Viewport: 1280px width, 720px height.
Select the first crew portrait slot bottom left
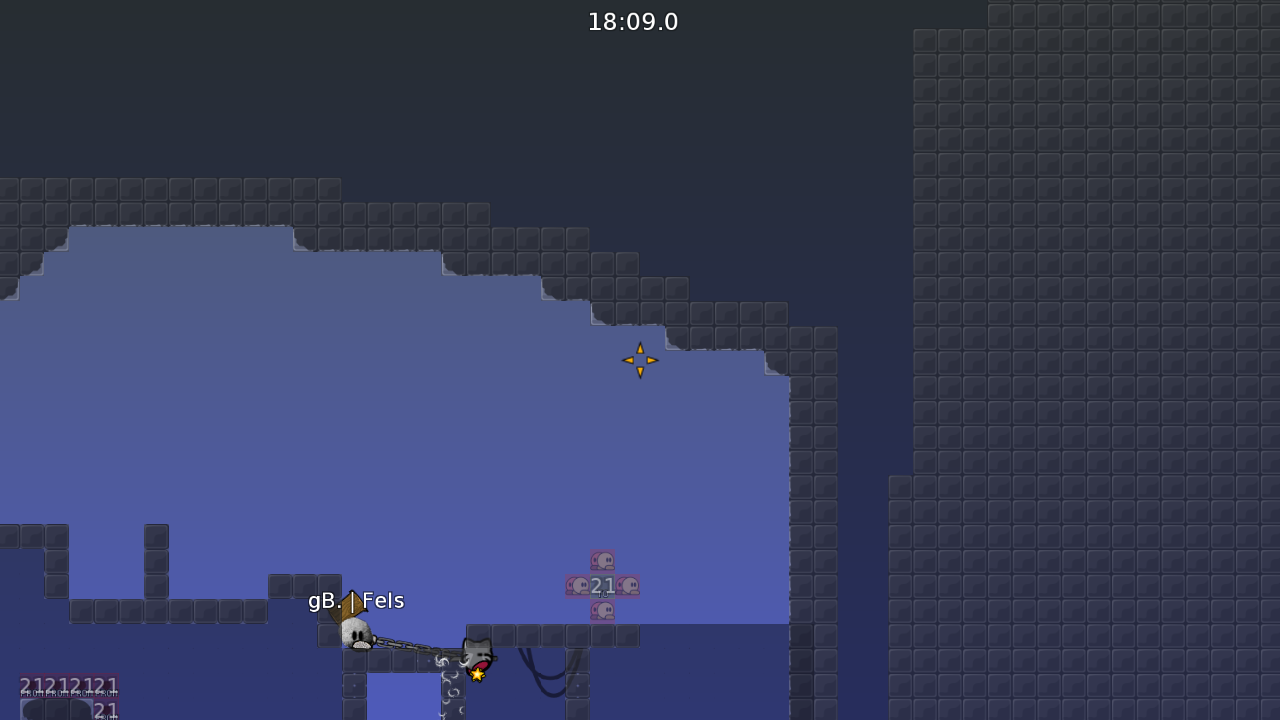coord(33,712)
